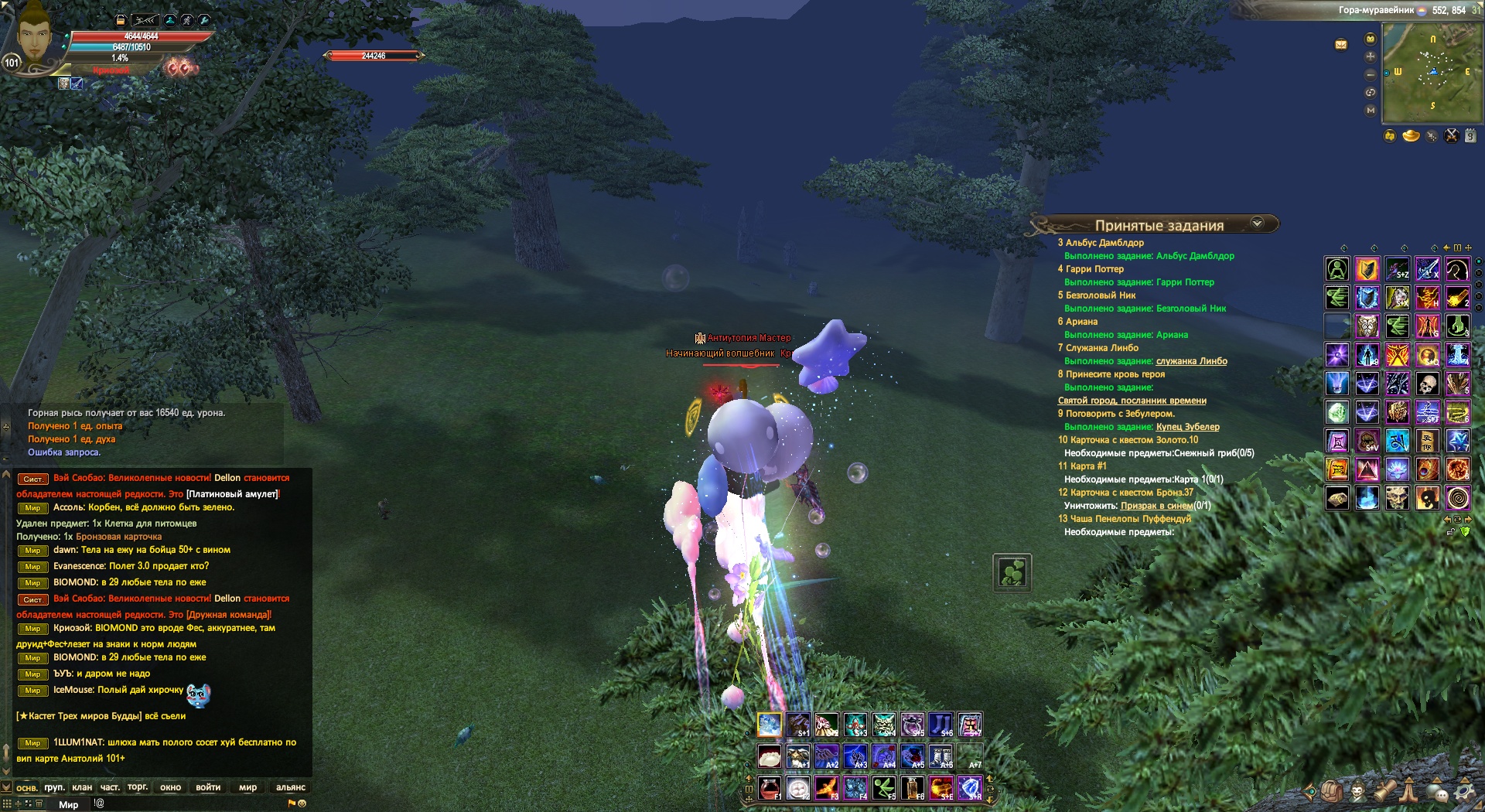Follow the 'Призрак в синем' quest link
1485x812 pixels.
click(x=1156, y=506)
